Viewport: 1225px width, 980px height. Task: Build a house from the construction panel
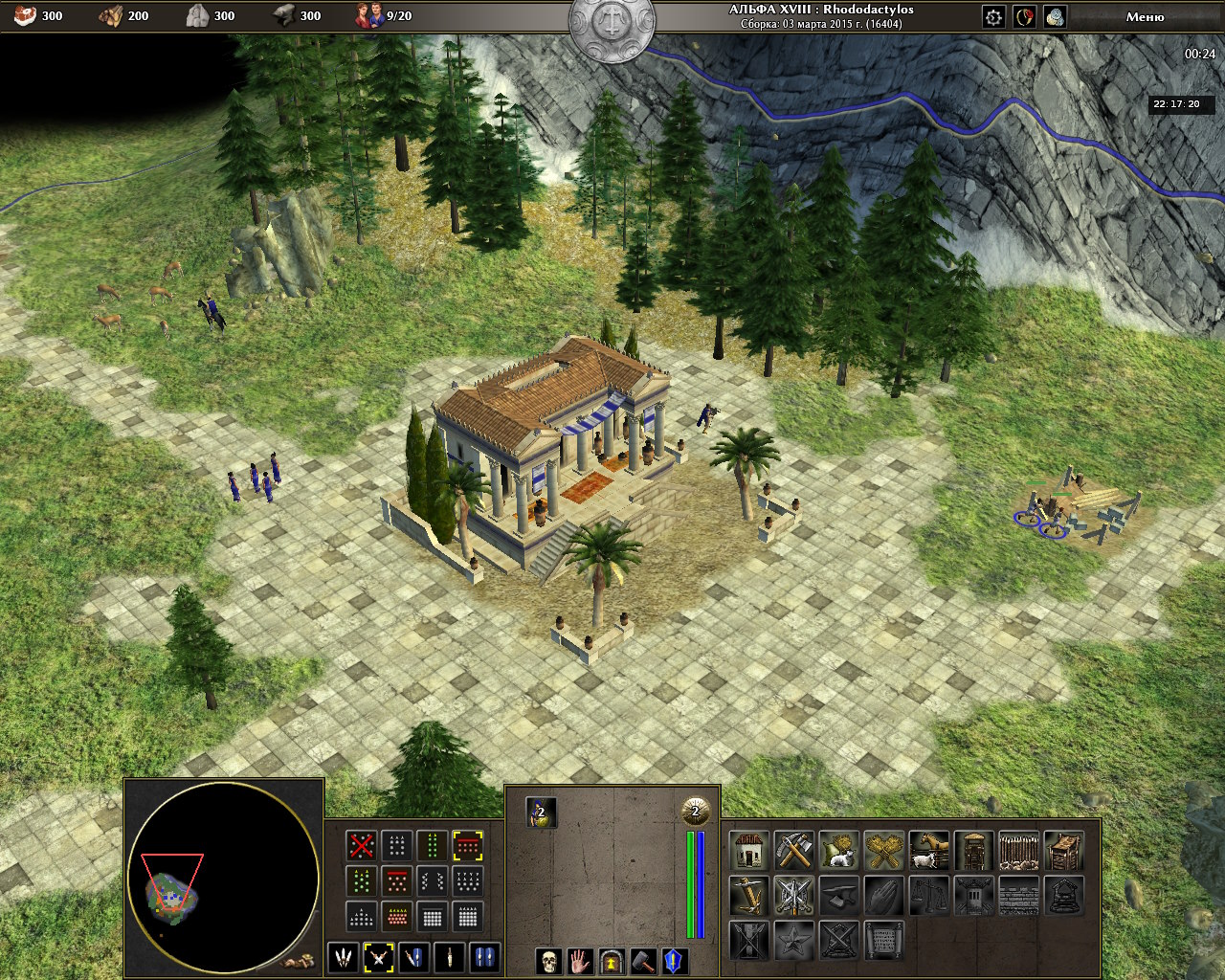point(749,850)
